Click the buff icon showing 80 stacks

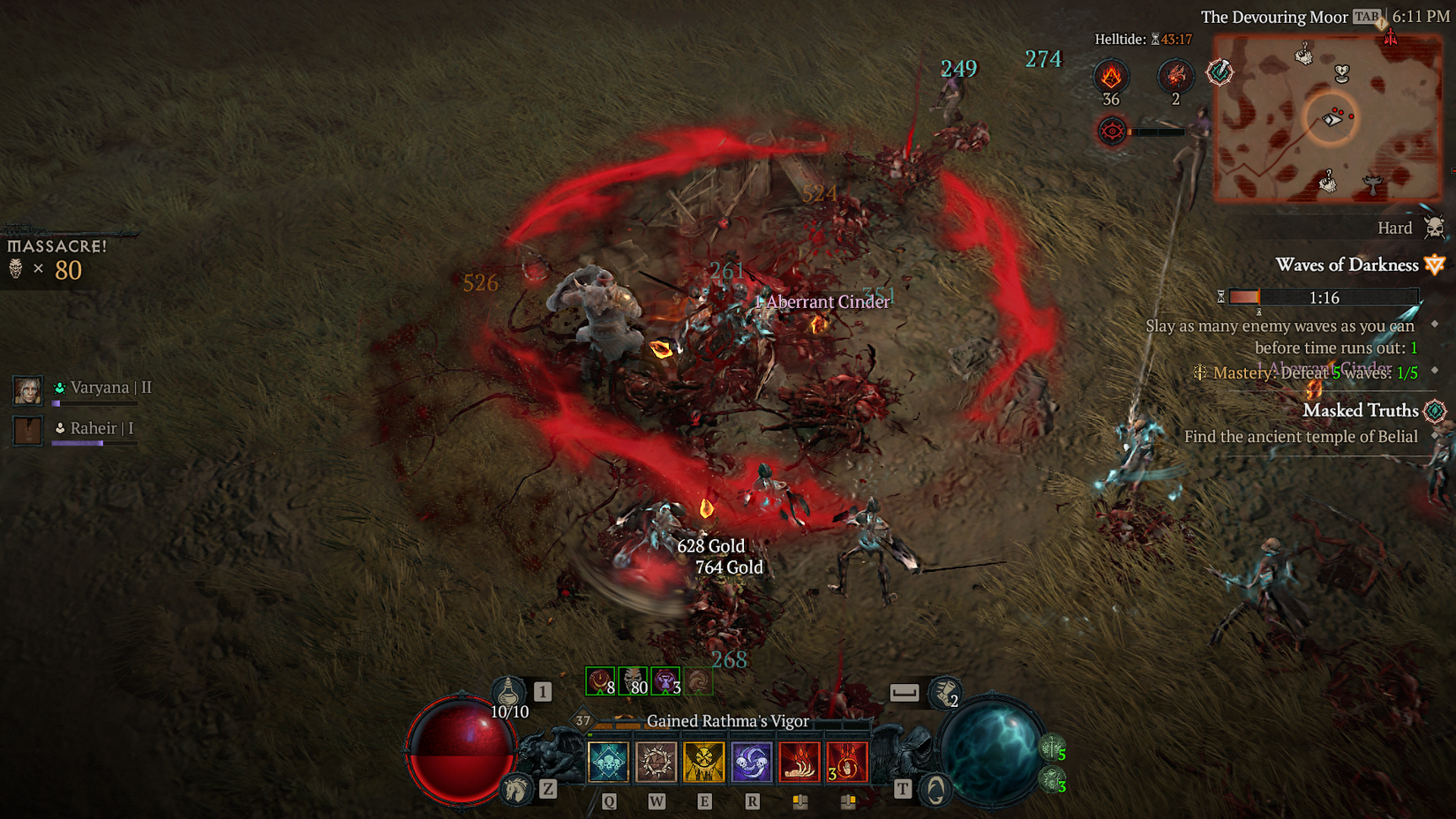click(x=634, y=680)
